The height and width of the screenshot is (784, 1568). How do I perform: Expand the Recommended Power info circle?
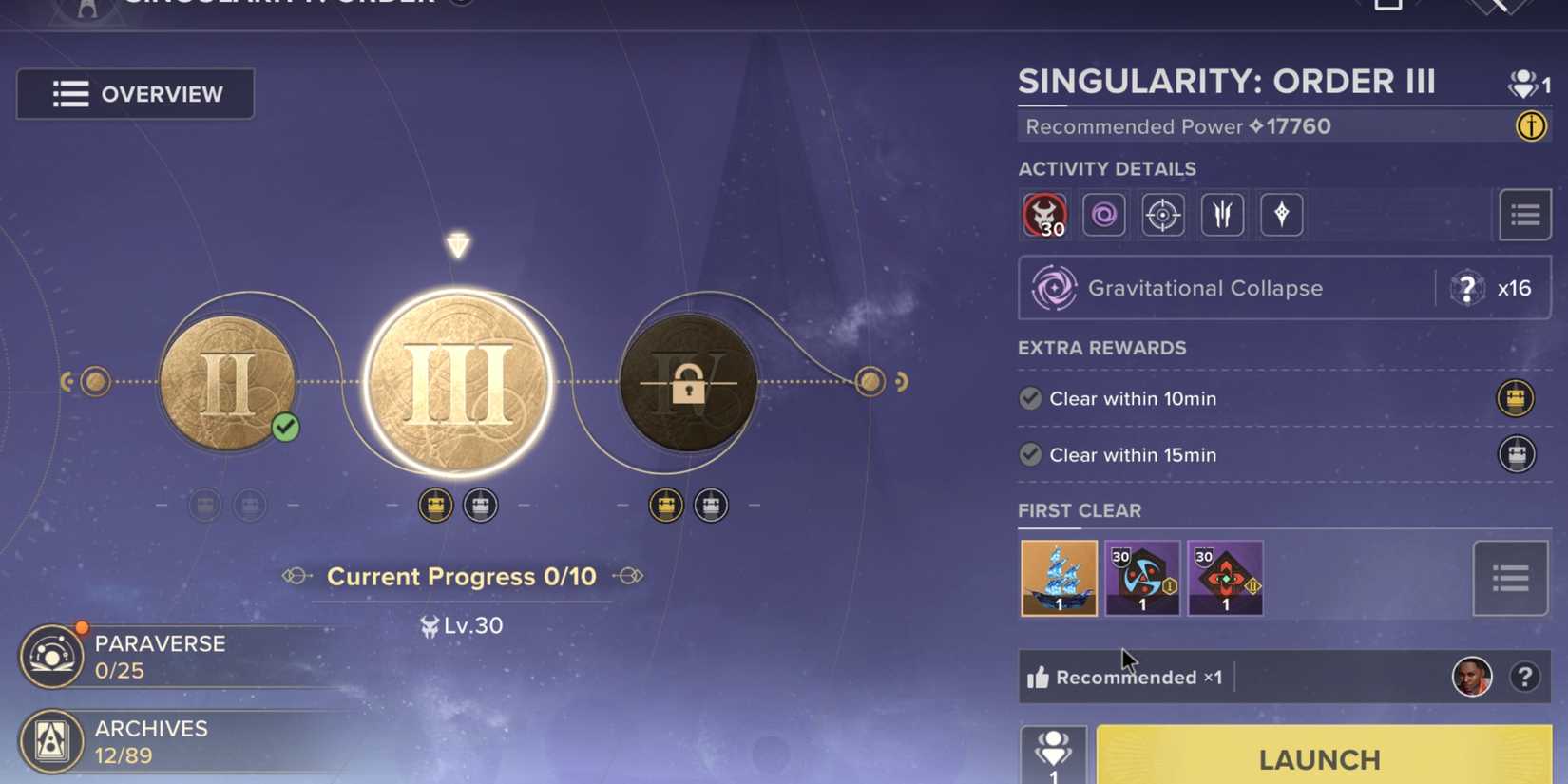tap(1532, 125)
